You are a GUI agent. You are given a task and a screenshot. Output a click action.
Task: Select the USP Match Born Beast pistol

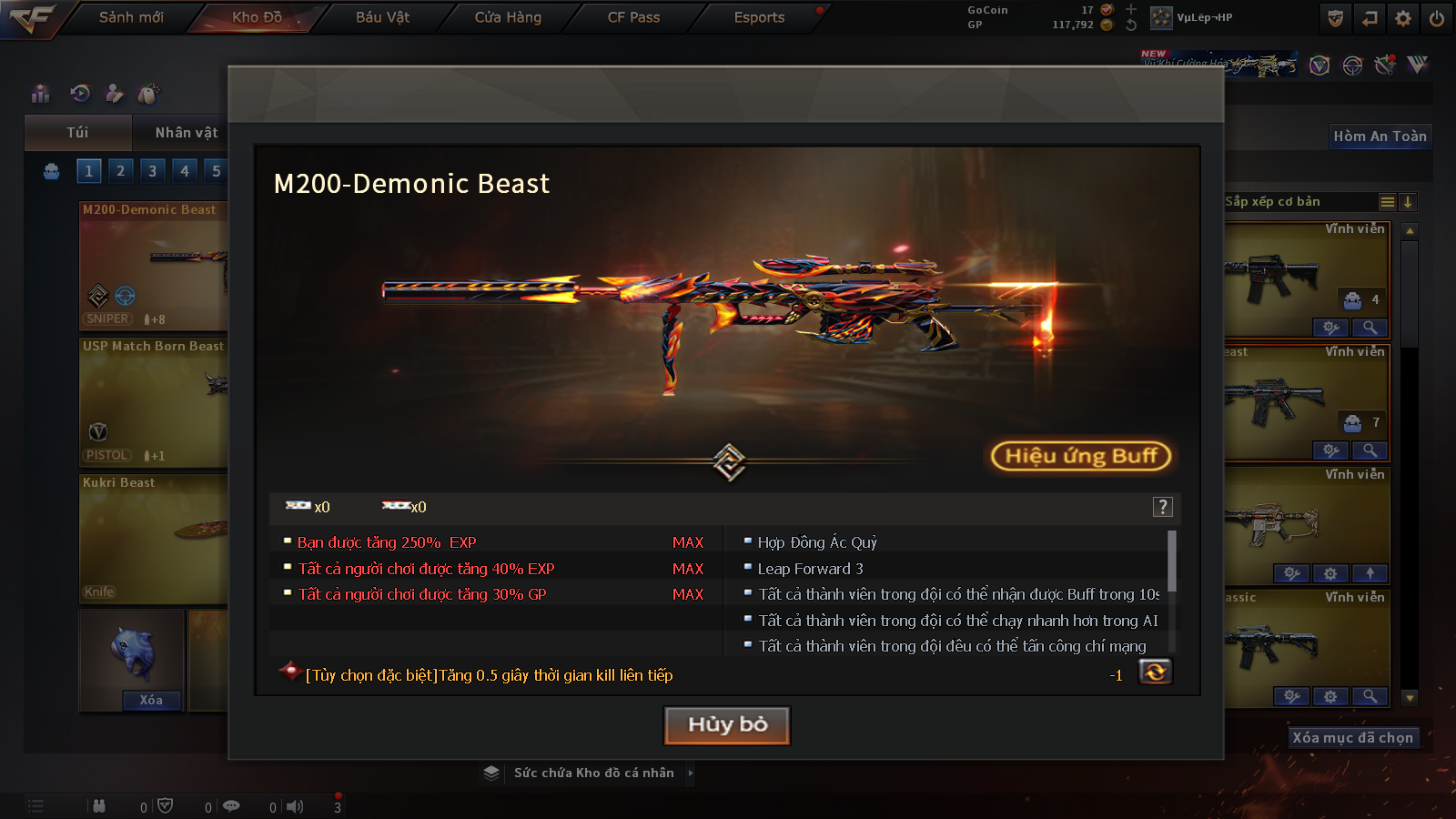coord(153,402)
